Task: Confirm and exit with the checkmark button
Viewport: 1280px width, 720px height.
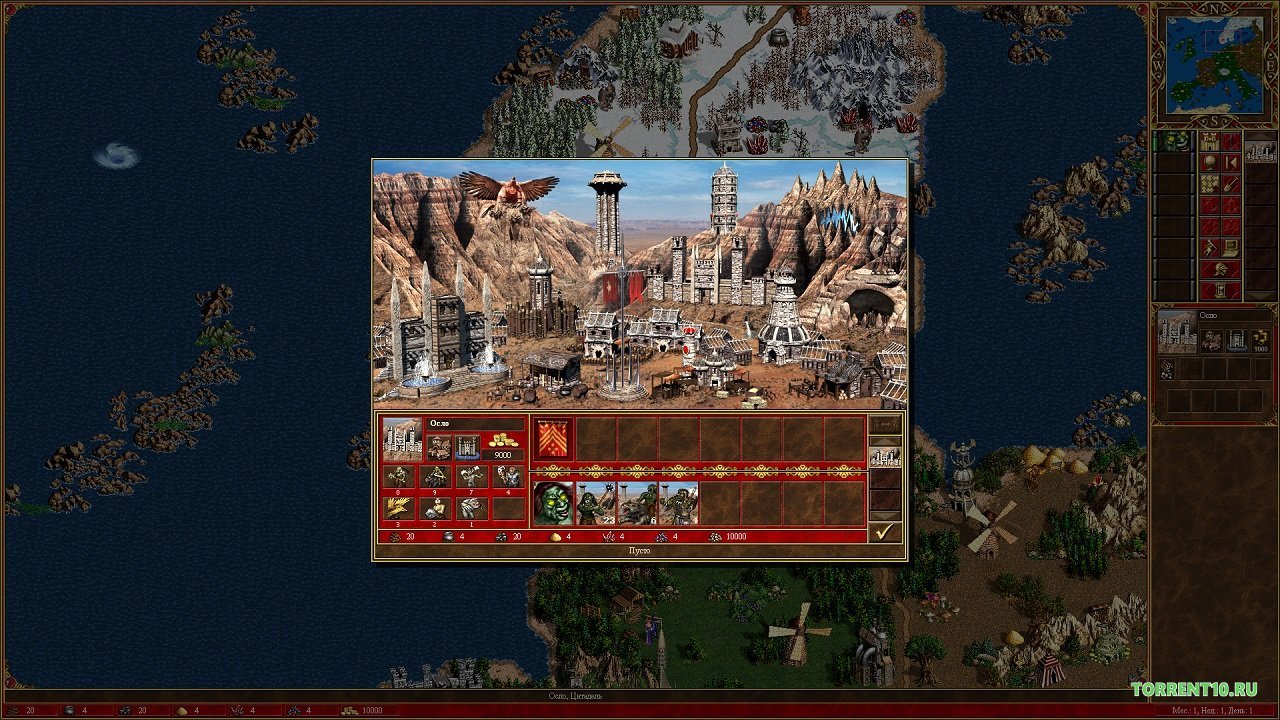Action: coord(884,532)
